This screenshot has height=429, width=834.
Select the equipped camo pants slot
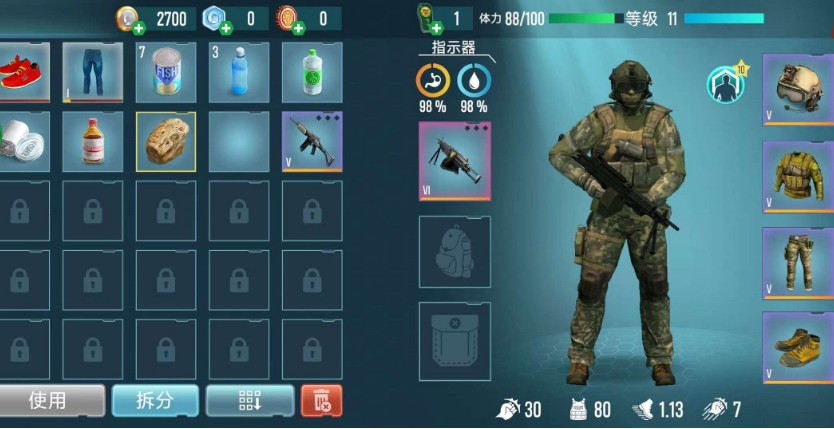[798, 263]
